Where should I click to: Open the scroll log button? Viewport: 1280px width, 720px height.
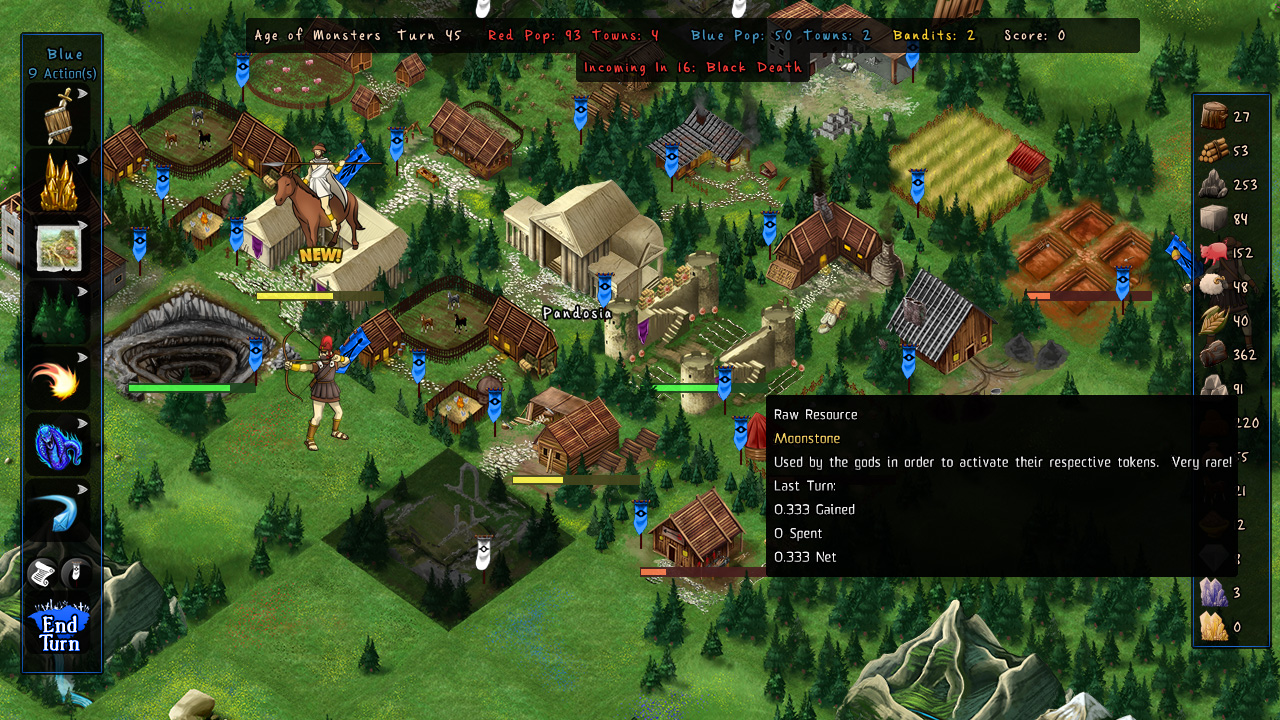tap(42, 573)
